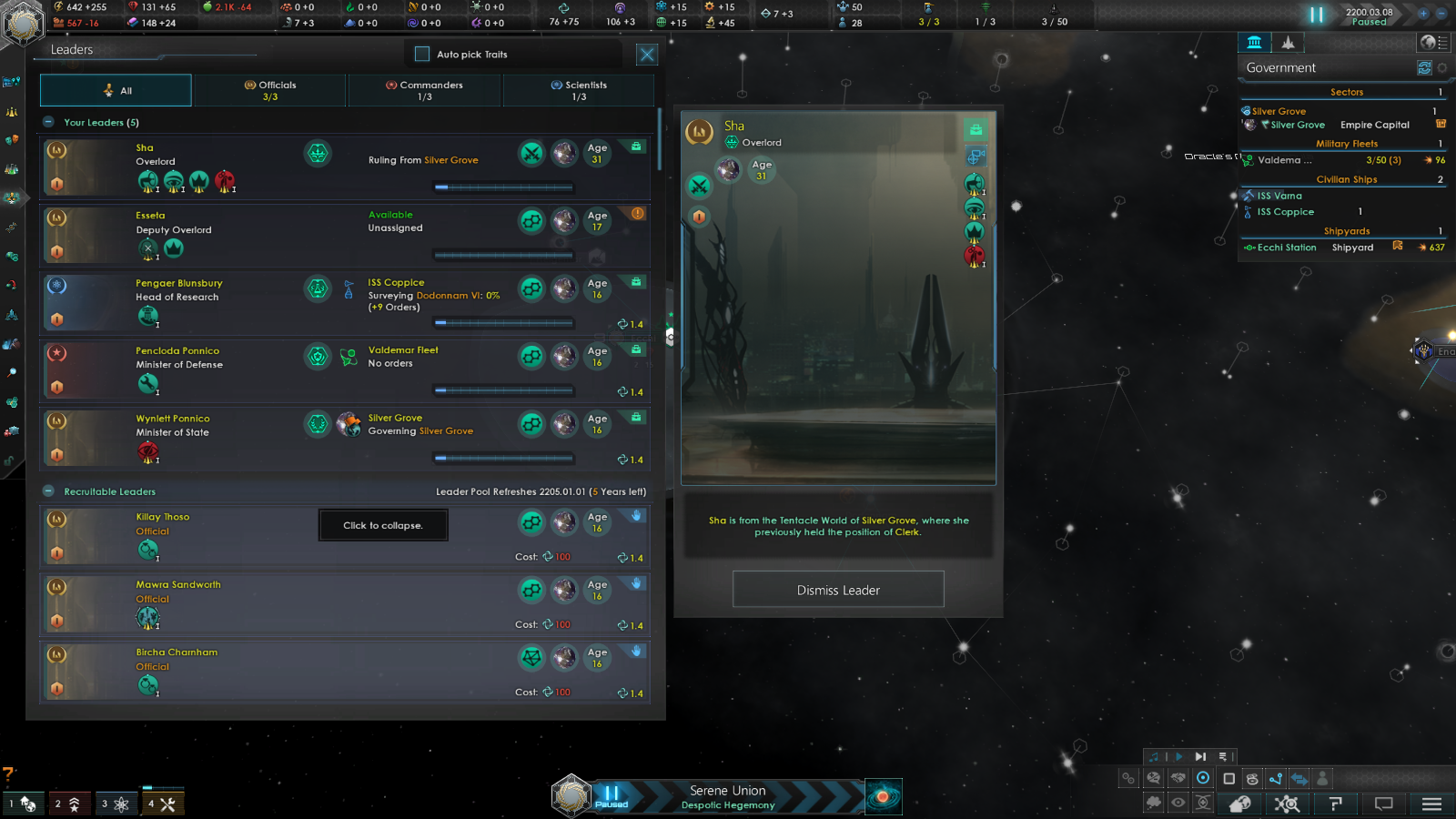Image resolution: width=1456 pixels, height=819 pixels.
Task: Collapse the Recruitable Leaders section
Action: 47,490
